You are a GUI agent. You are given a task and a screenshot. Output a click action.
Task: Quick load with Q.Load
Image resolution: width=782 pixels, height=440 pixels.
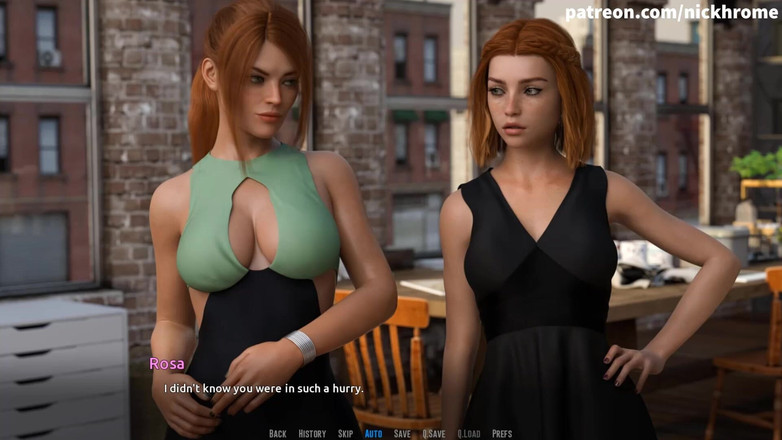click(469, 434)
